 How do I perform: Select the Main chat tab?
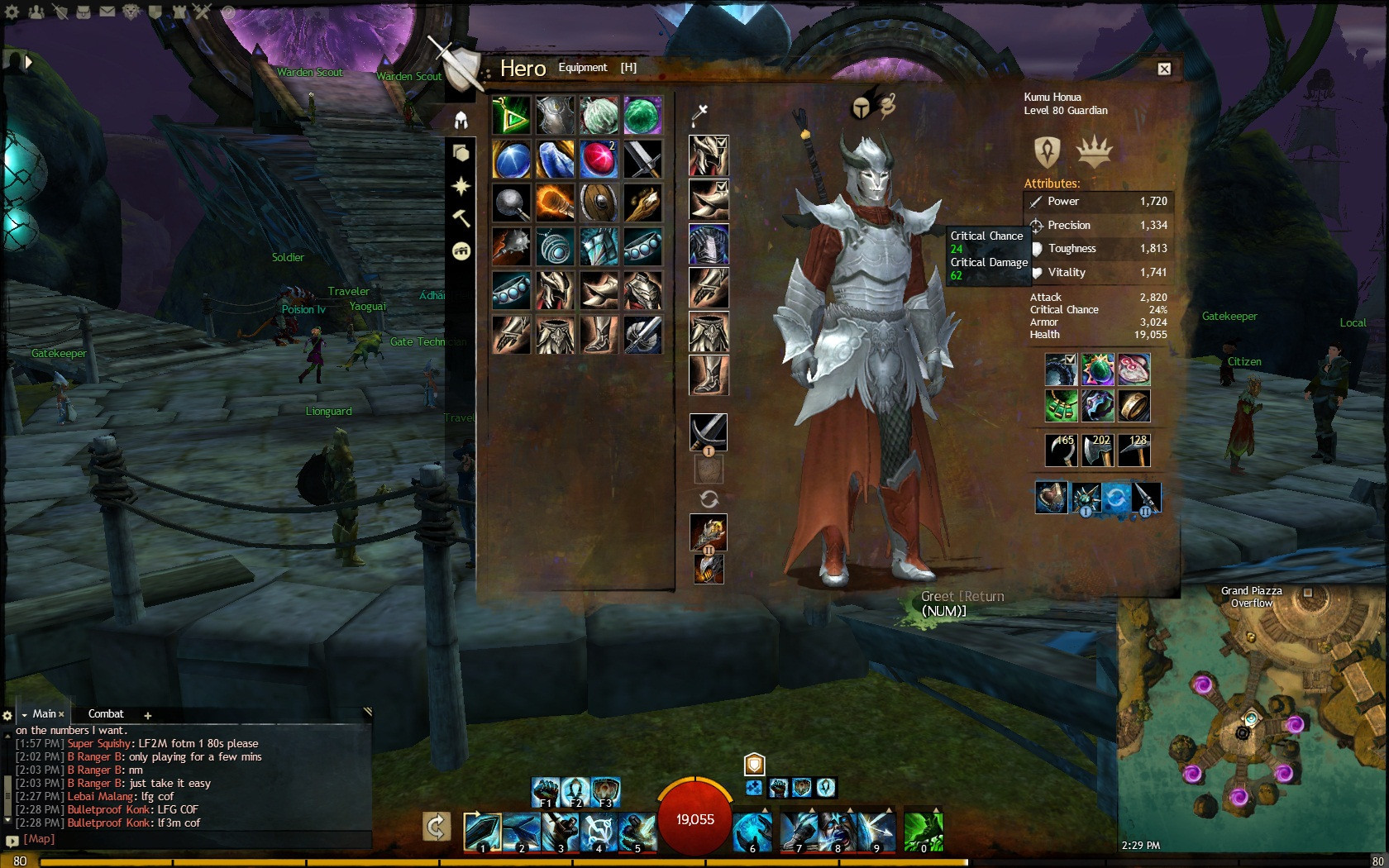click(45, 713)
